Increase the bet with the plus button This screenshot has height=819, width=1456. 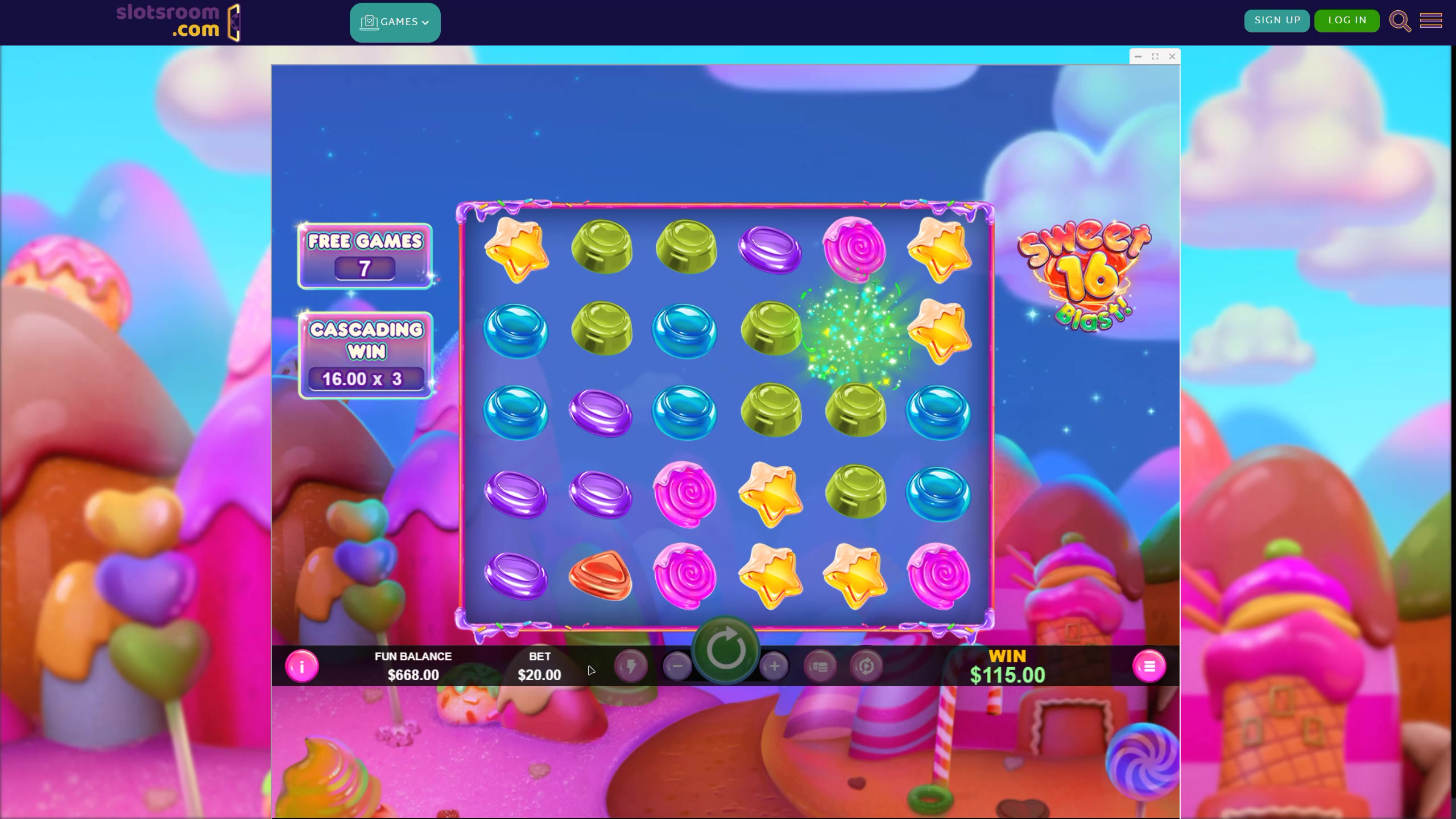pos(774,666)
